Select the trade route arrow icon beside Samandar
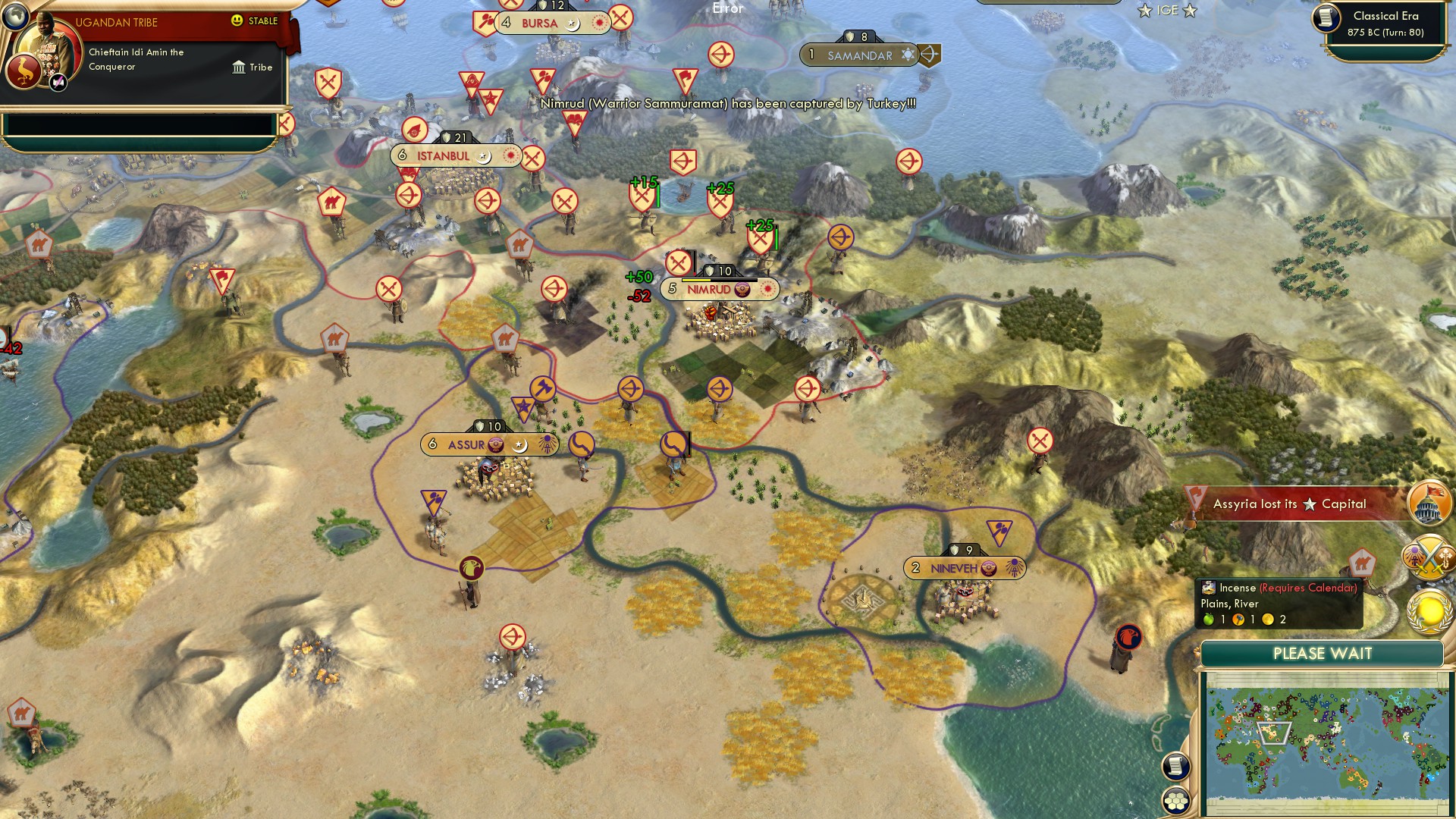The height and width of the screenshot is (819, 1456). (930, 54)
